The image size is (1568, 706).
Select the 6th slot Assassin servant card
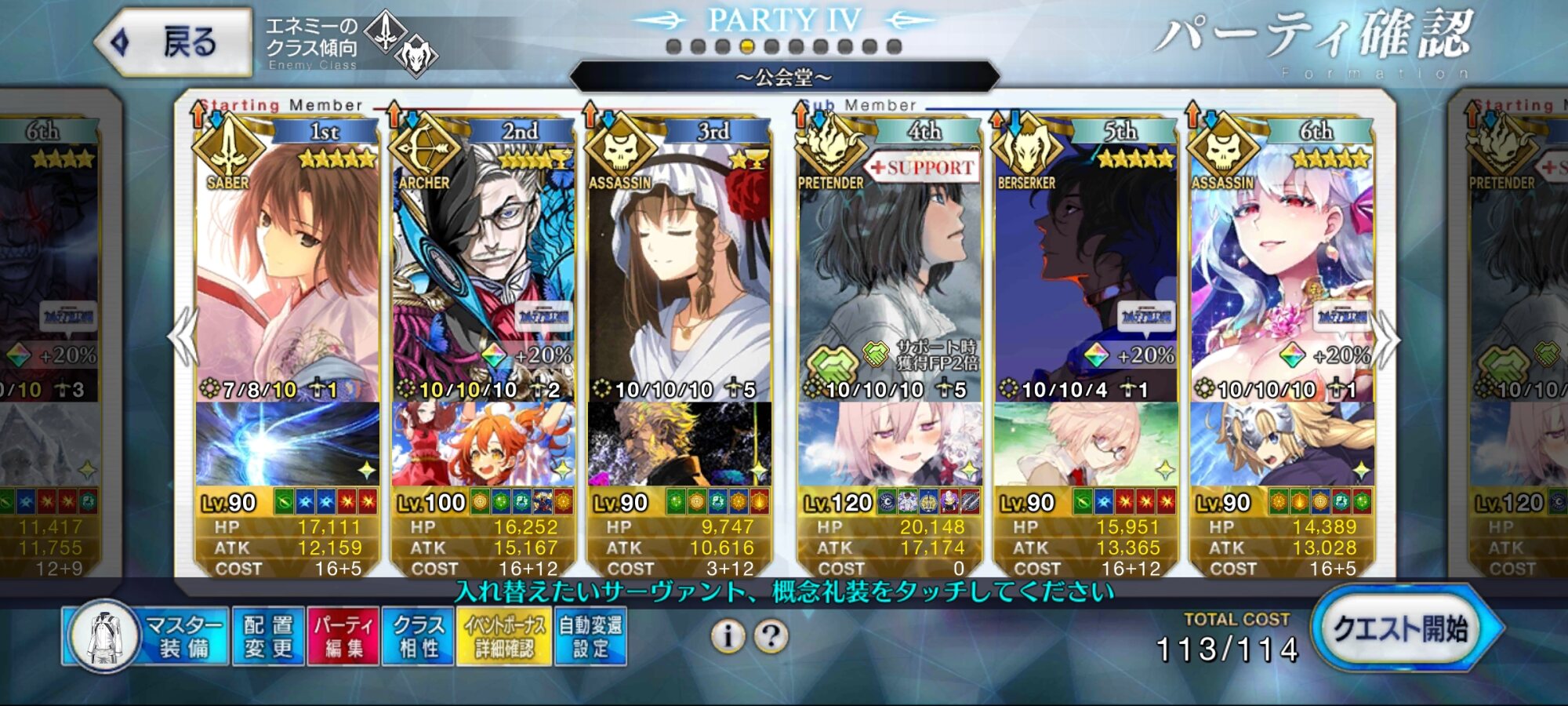click(1282, 267)
